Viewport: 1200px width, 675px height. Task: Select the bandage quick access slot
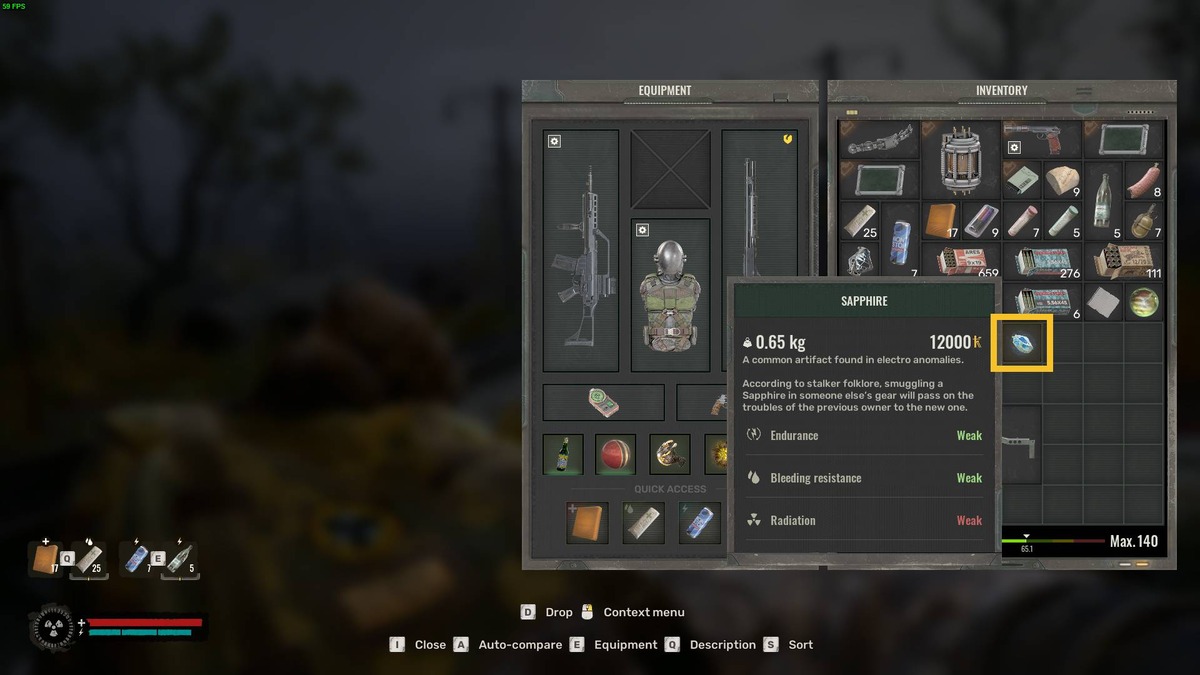[643, 523]
